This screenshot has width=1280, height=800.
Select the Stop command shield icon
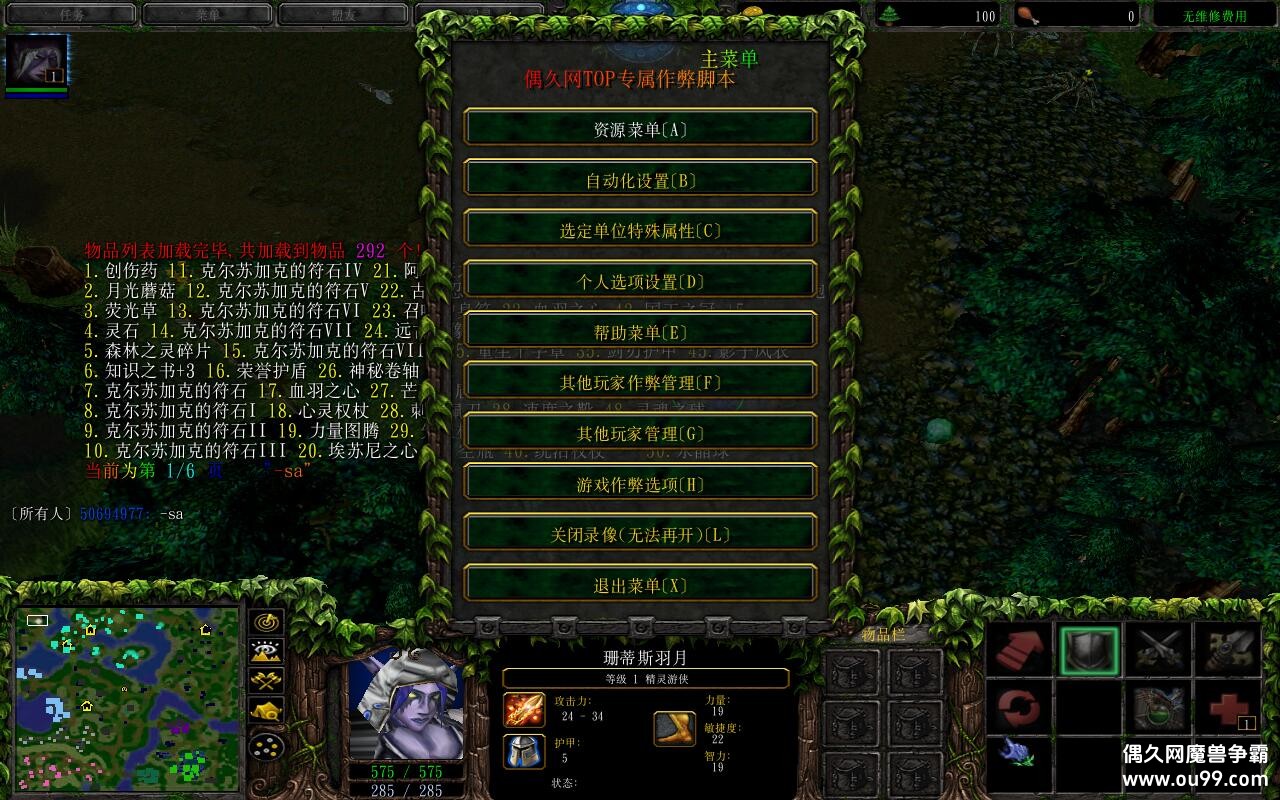pos(1089,650)
